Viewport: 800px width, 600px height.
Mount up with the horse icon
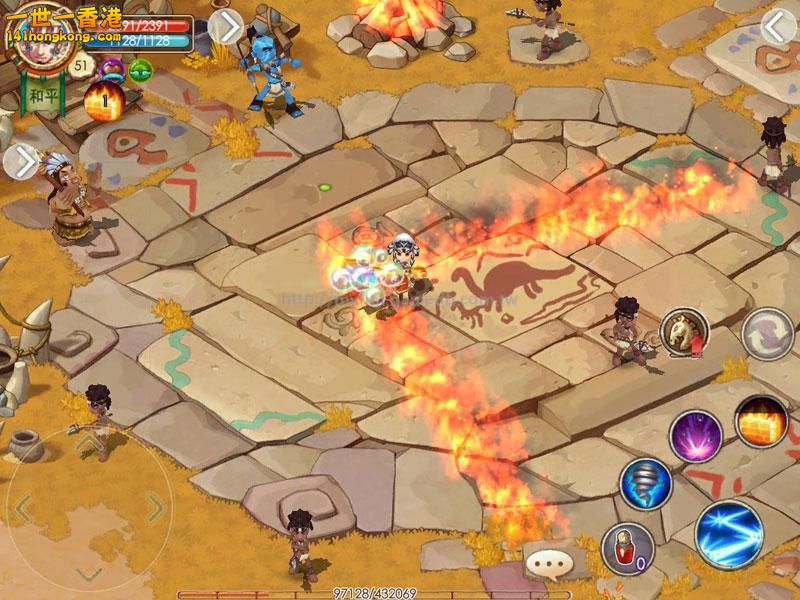684,331
